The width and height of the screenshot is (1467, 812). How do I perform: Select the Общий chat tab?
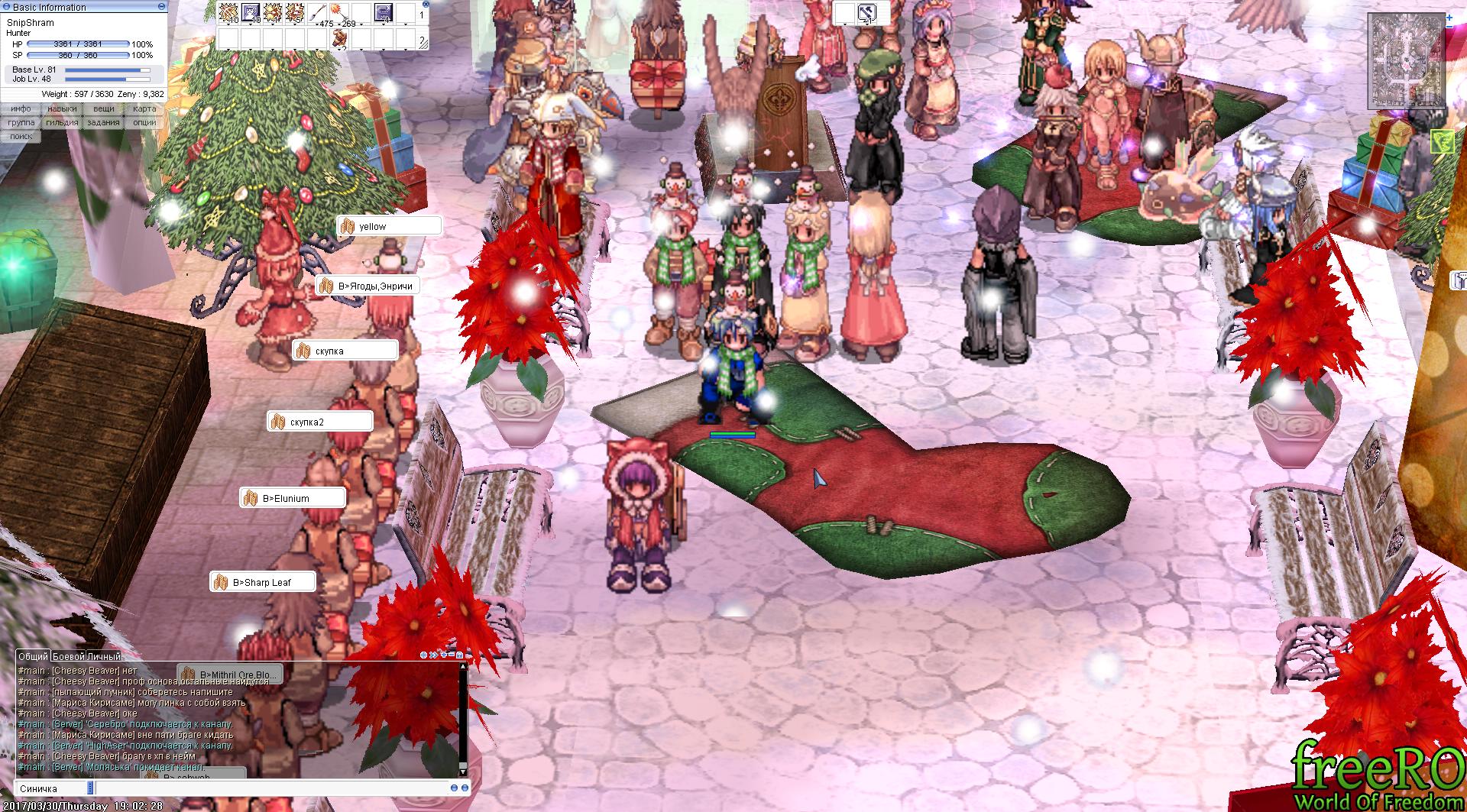[33, 656]
